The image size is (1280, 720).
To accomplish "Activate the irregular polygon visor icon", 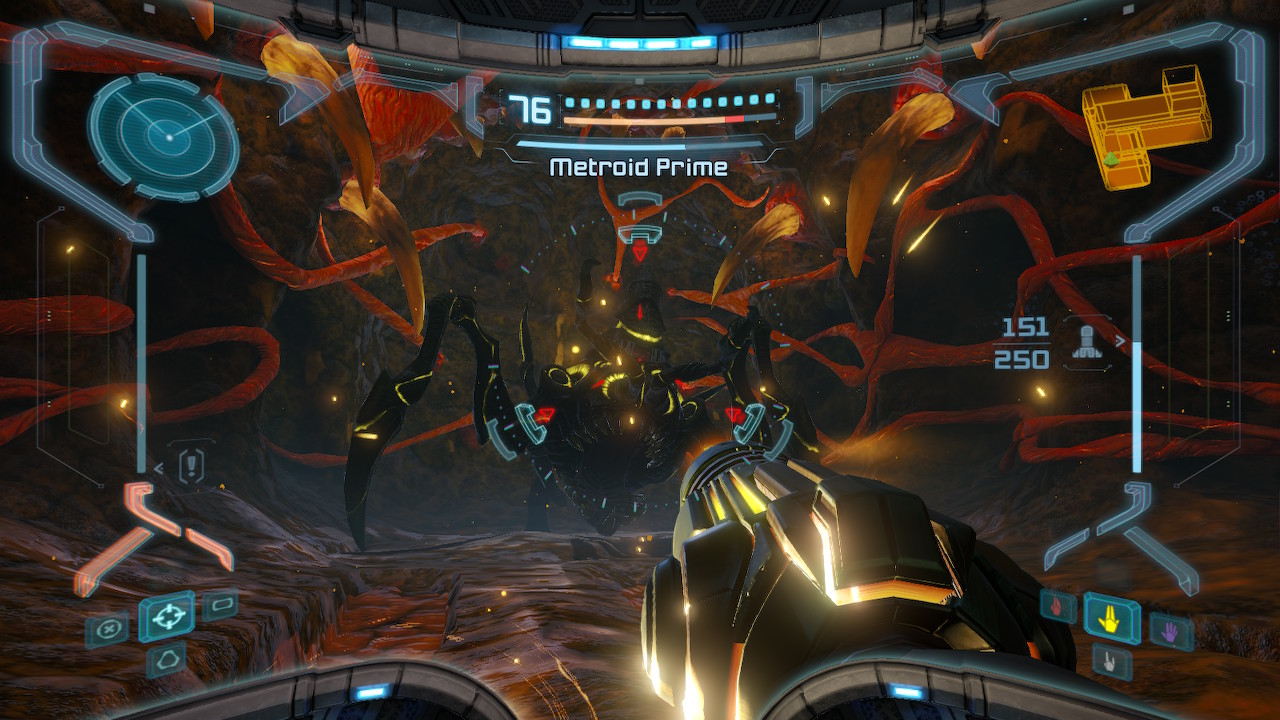I will [x=166, y=659].
